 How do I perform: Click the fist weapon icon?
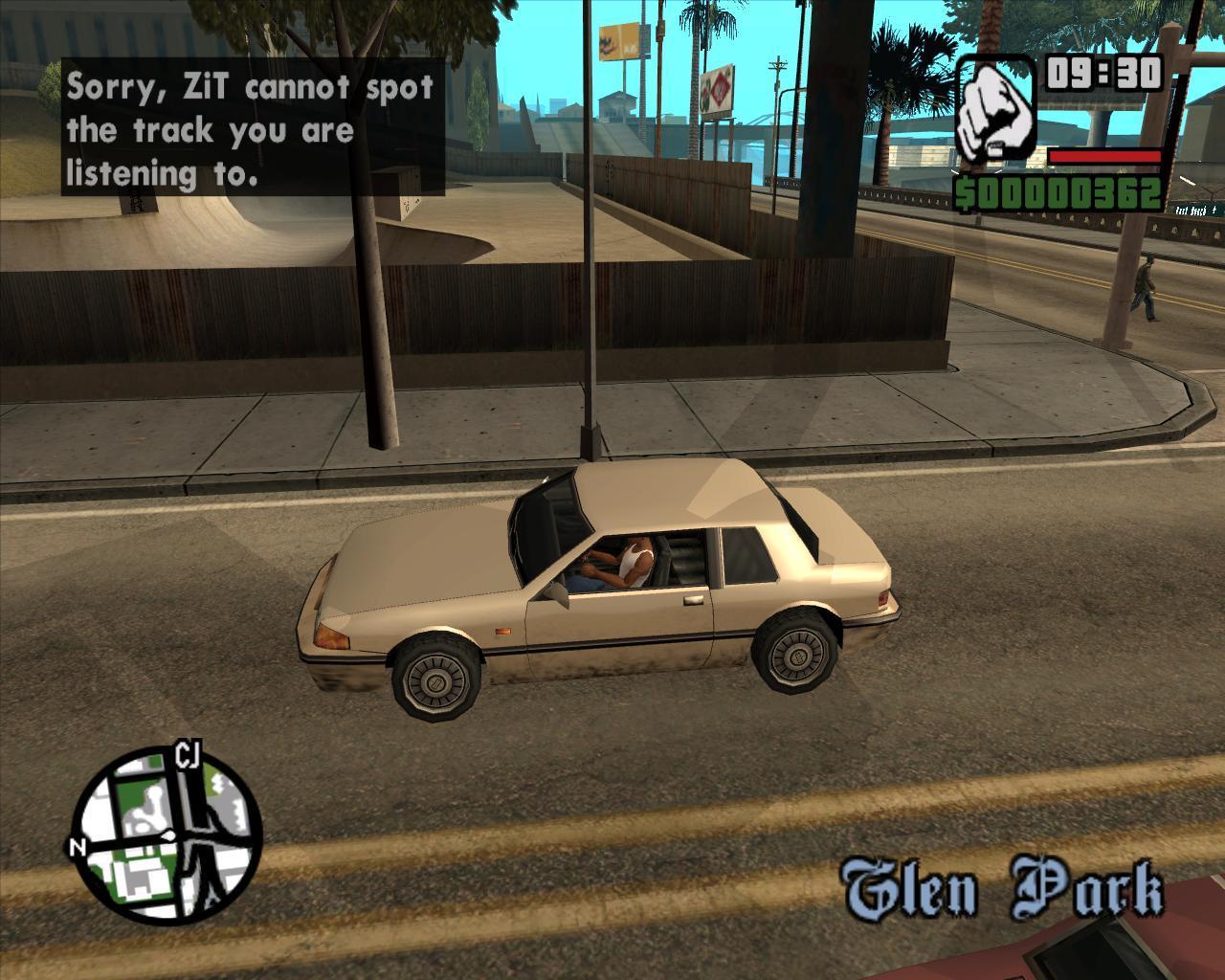pos(995,109)
